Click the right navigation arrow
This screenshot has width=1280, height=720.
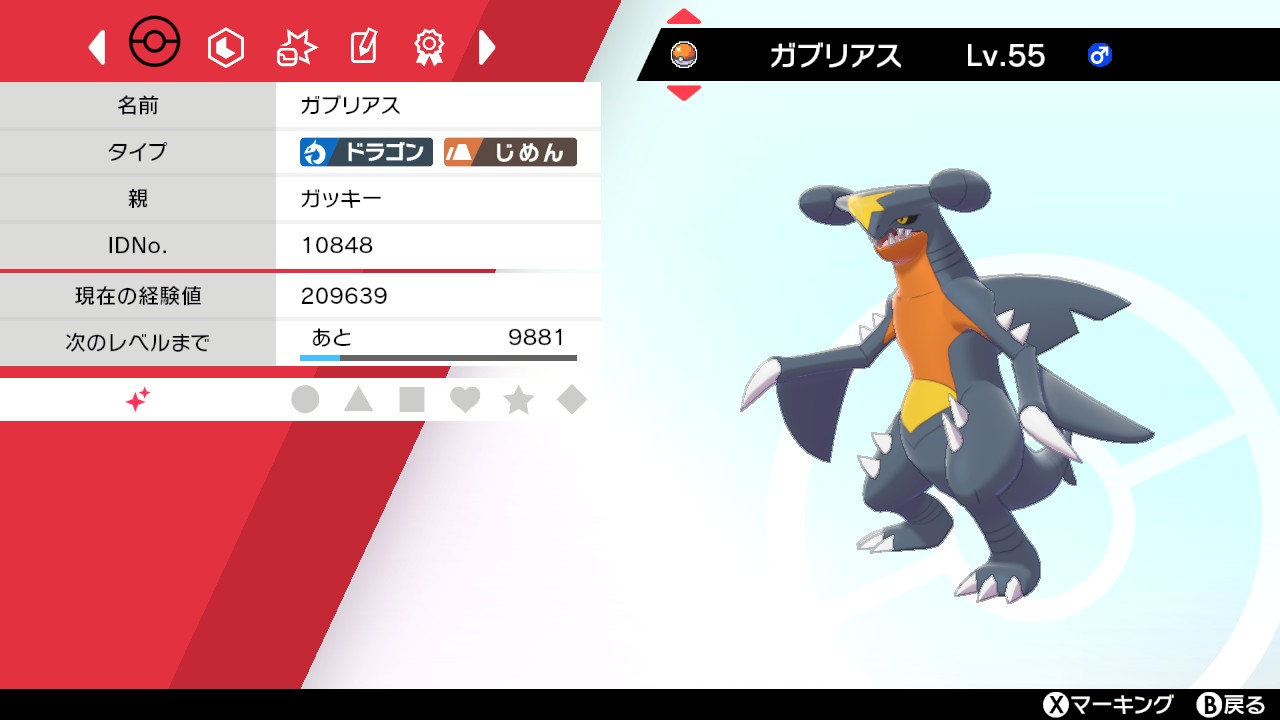coord(487,46)
